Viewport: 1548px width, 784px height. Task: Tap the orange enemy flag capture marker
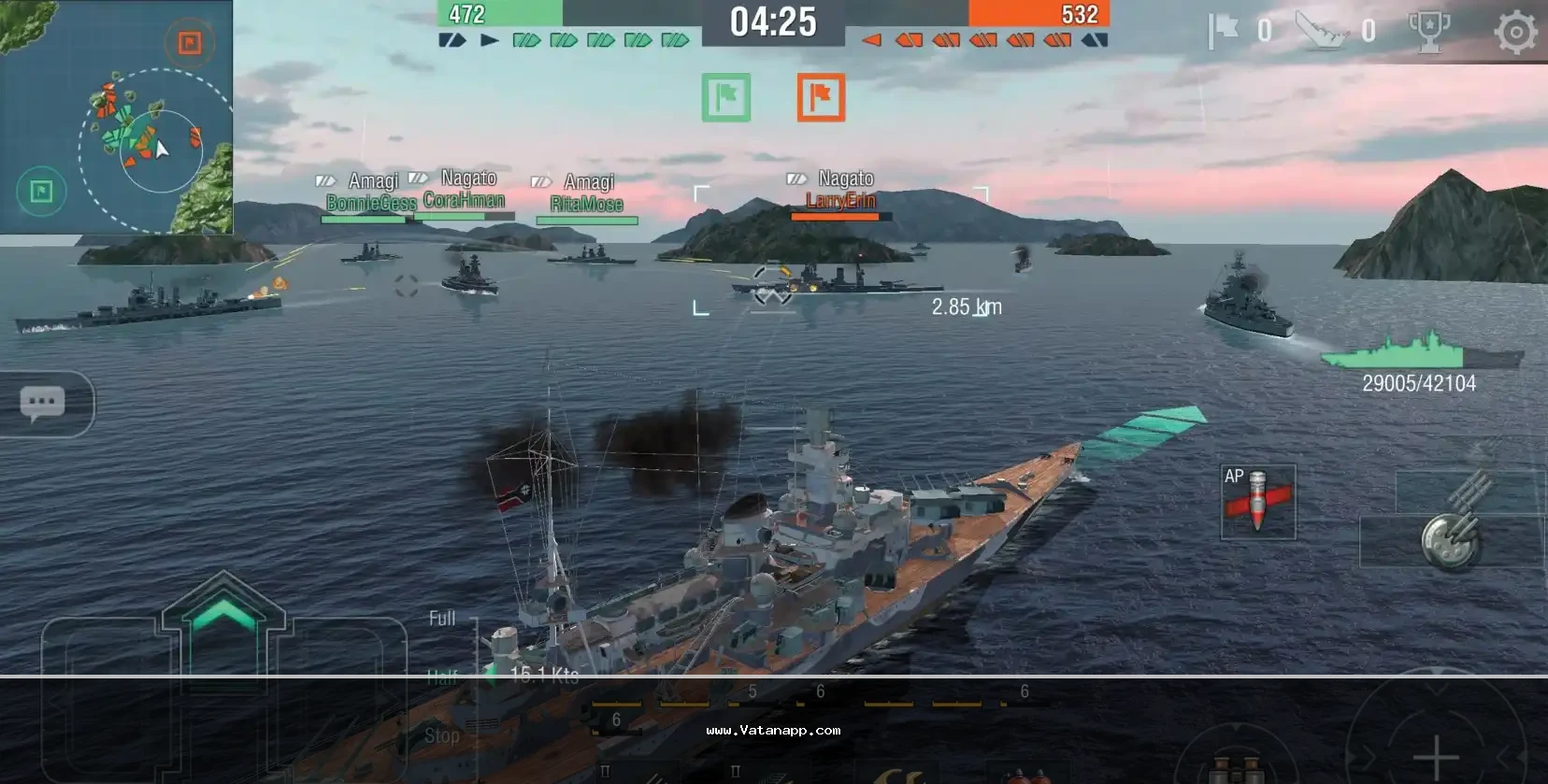[x=821, y=97]
